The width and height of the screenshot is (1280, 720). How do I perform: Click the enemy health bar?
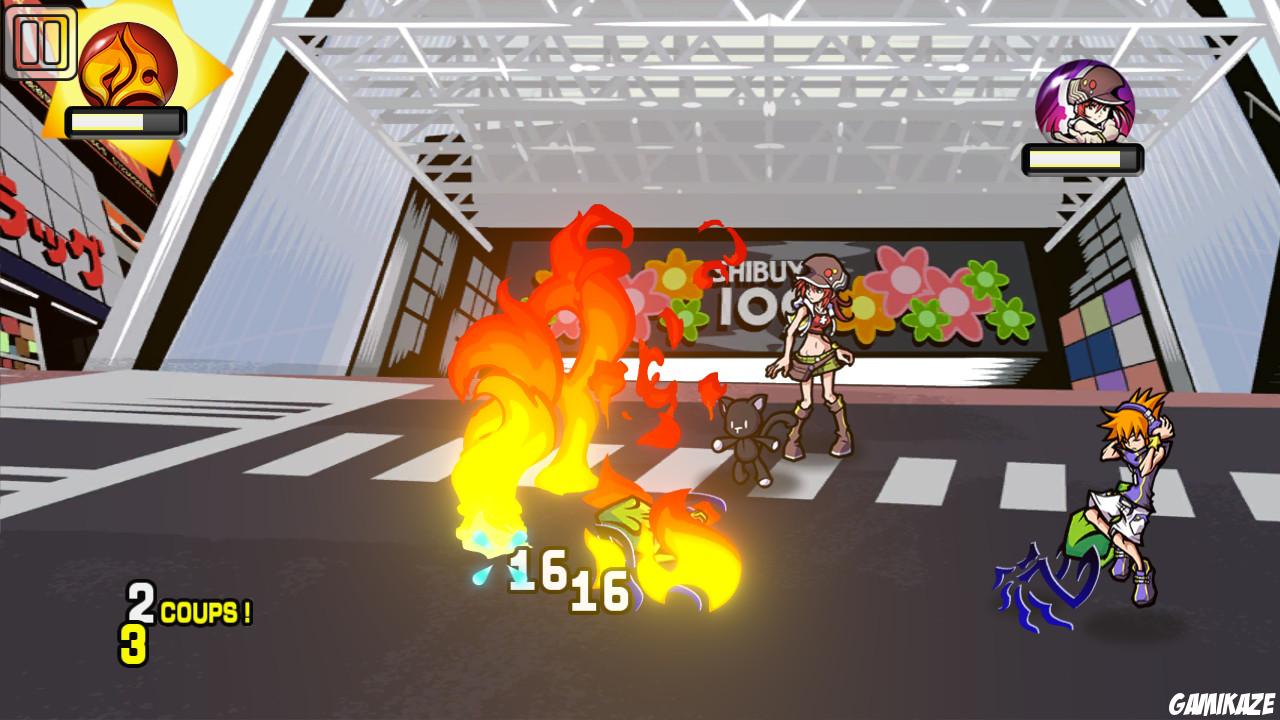pyautogui.click(x=1082, y=157)
